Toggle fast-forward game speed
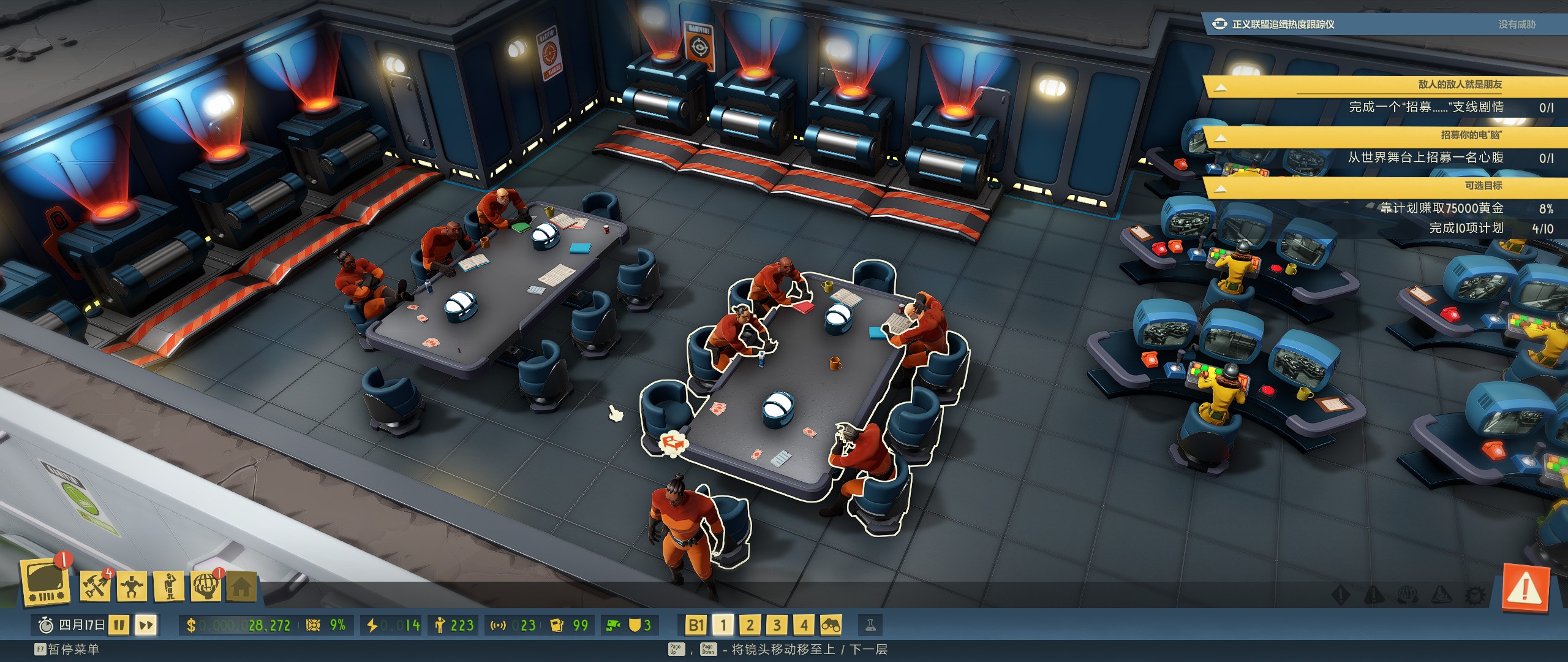 coord(146,625)
